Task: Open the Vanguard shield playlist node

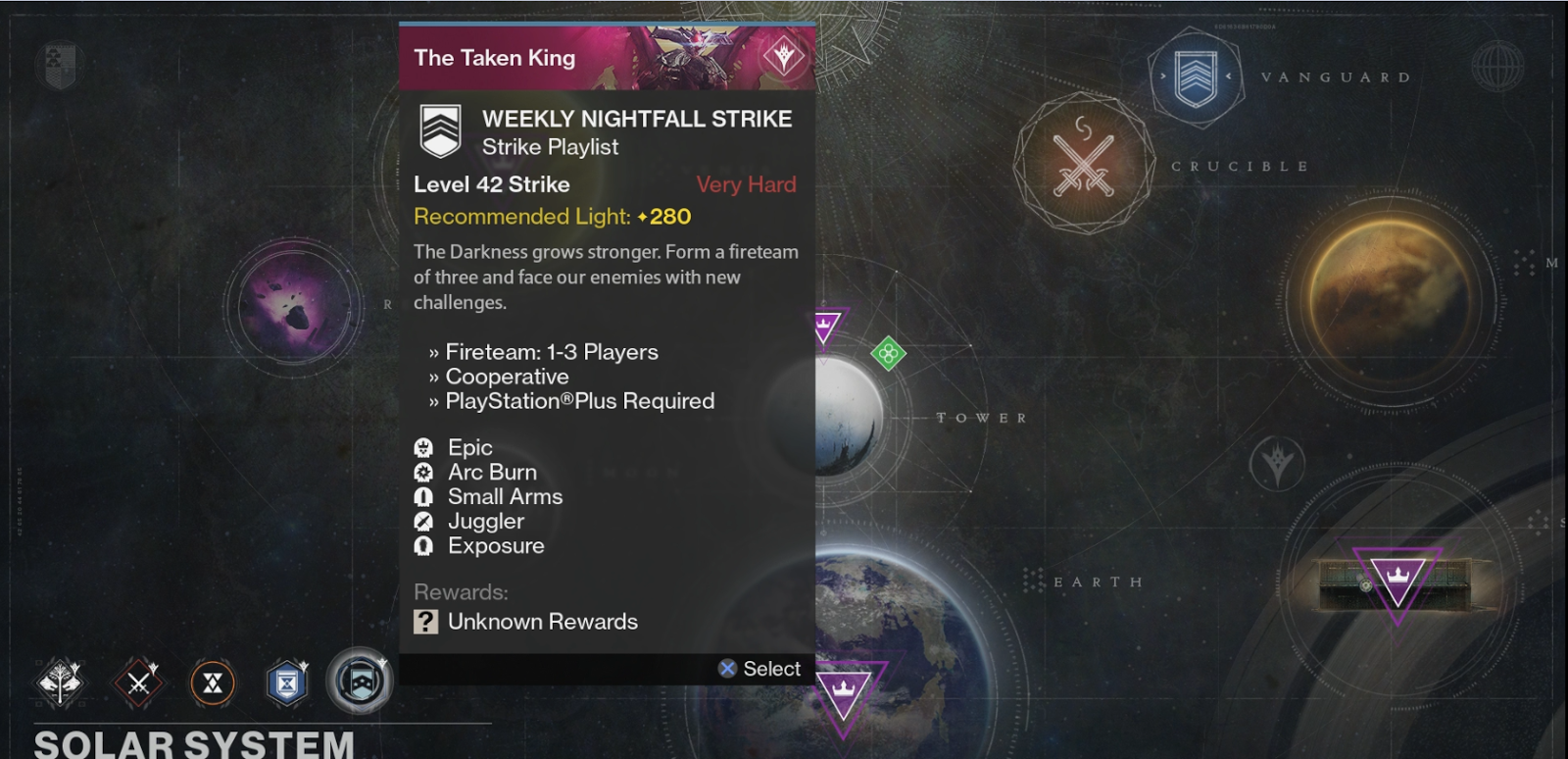Action: [1195, 77]
